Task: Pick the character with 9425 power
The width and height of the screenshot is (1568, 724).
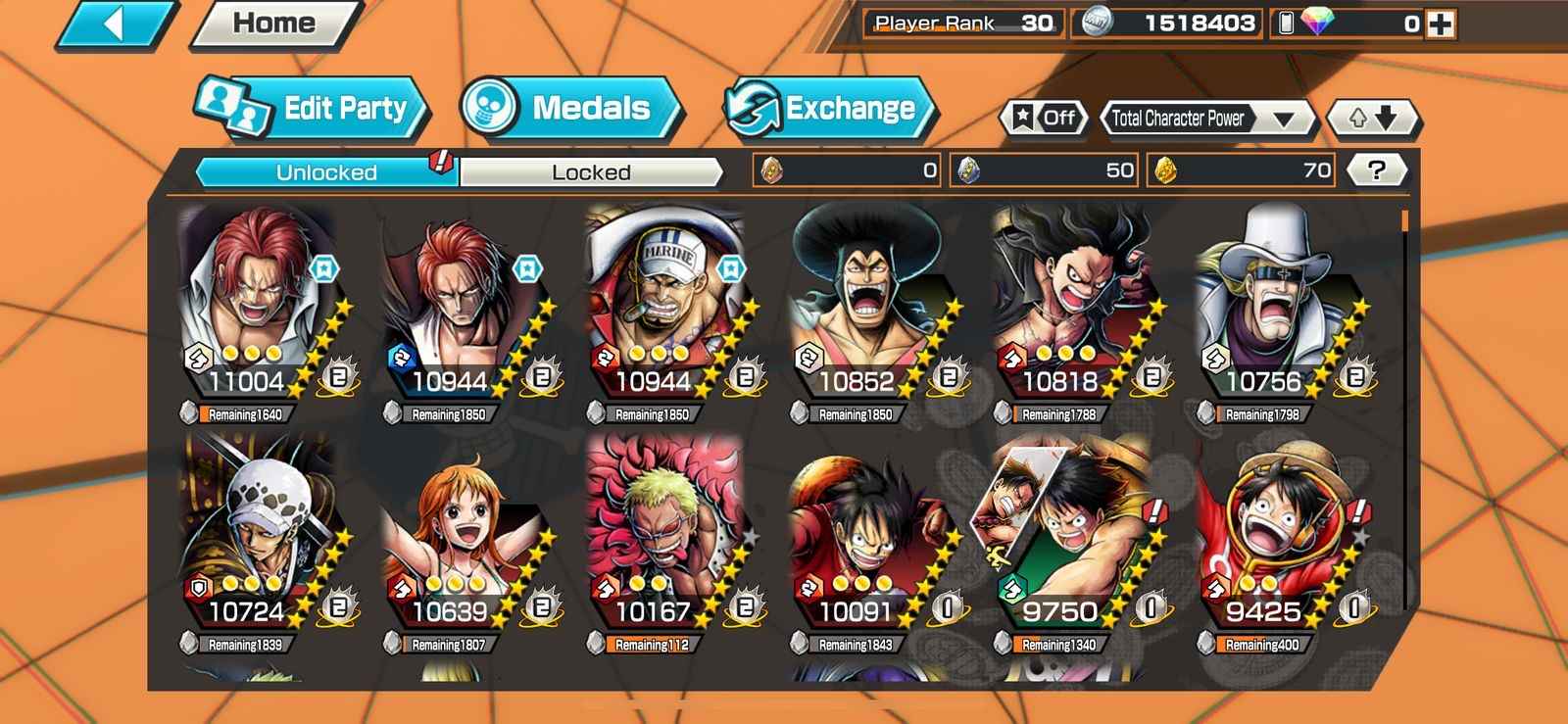Action: 1274,534
